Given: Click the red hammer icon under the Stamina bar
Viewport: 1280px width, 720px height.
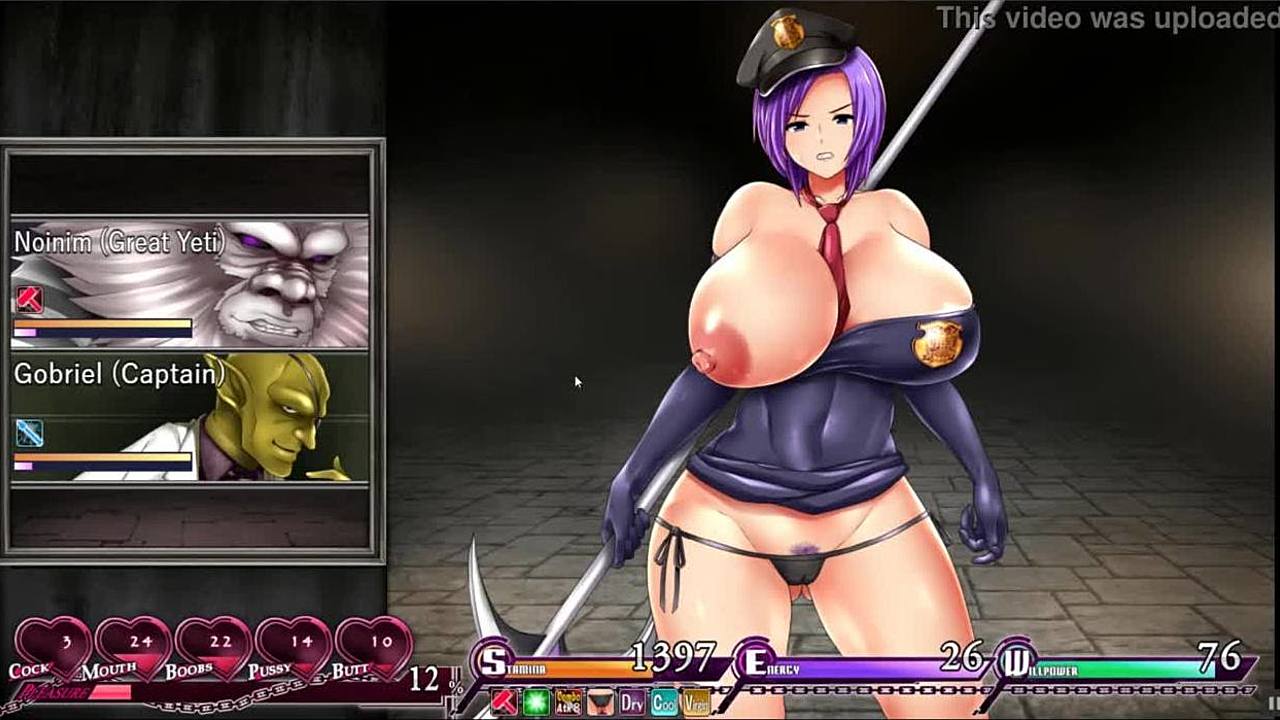Looking at the screenshot, I should click(505, 701).
